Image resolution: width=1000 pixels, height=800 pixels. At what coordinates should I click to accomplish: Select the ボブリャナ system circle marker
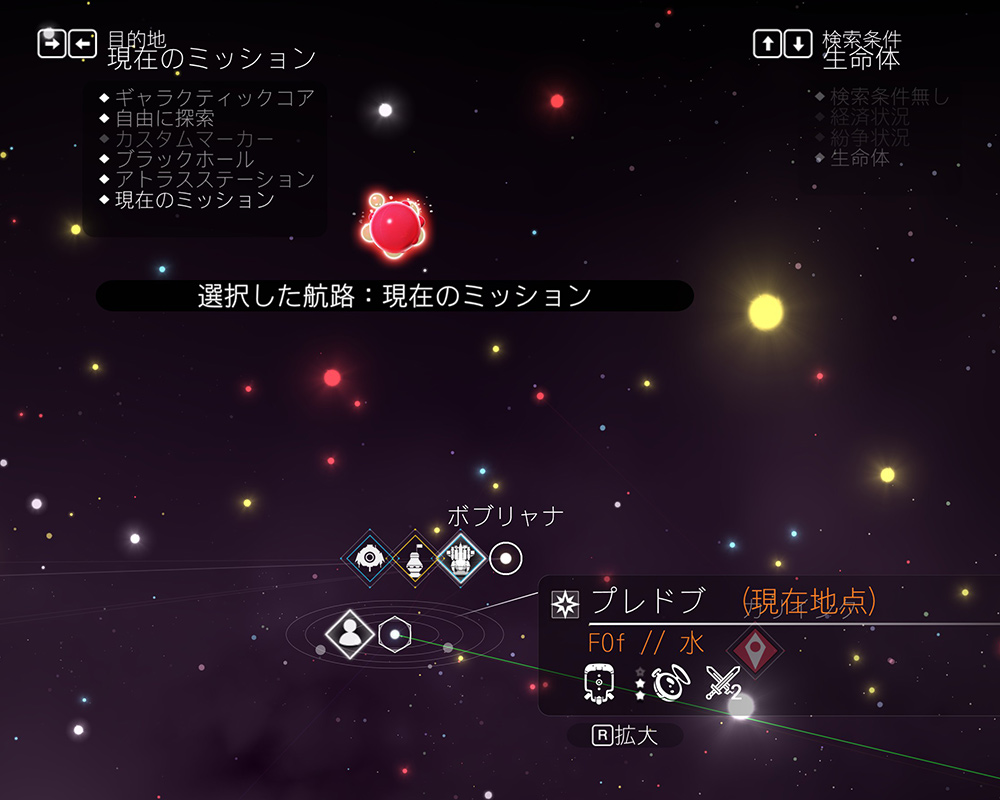click(x=506, y=558)
